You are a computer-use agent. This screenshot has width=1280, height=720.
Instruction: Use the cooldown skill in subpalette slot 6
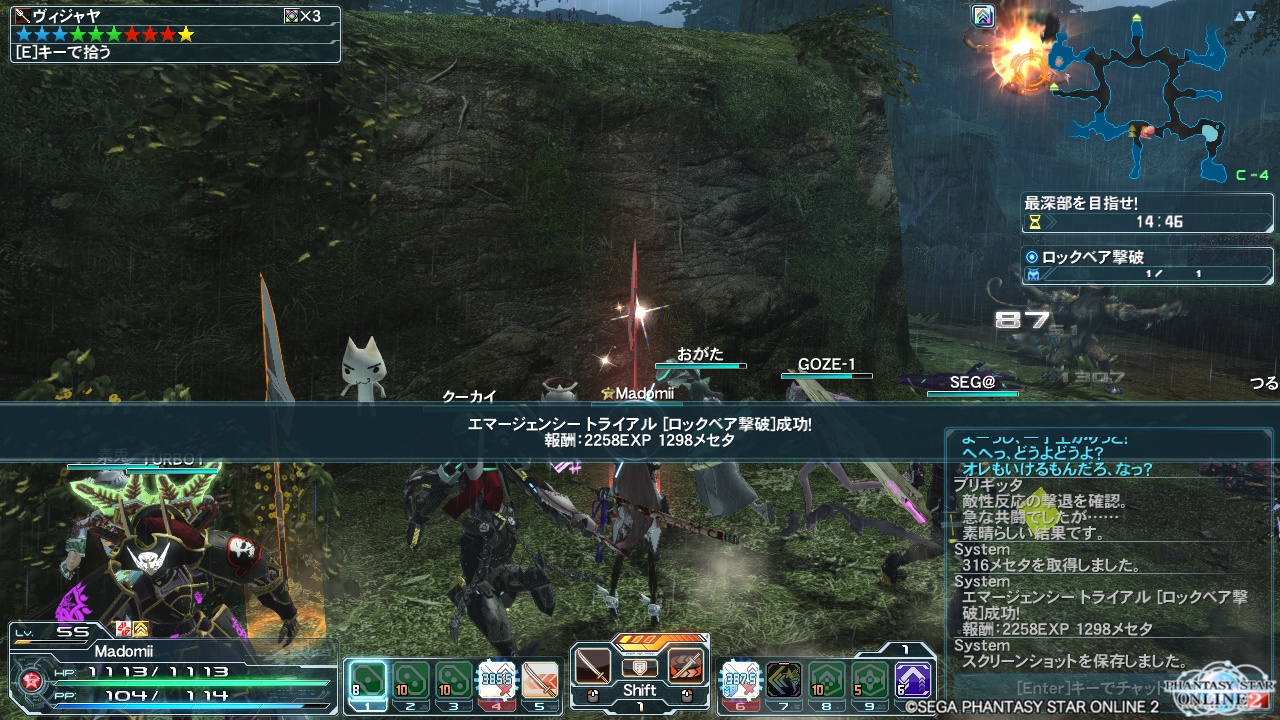(739, 680)
